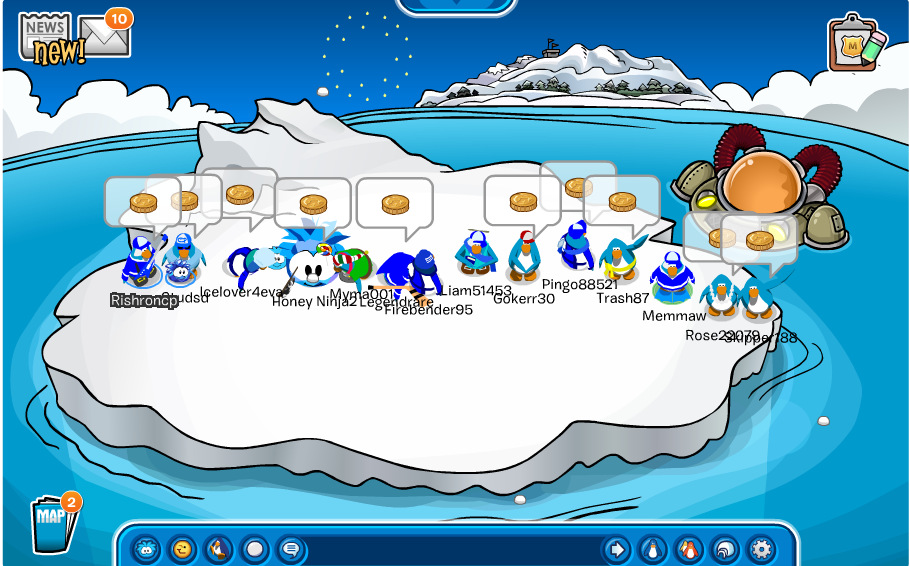Send chat message with the arrow button
Viewport: 910px width, 566px height.
click(617, 549)
